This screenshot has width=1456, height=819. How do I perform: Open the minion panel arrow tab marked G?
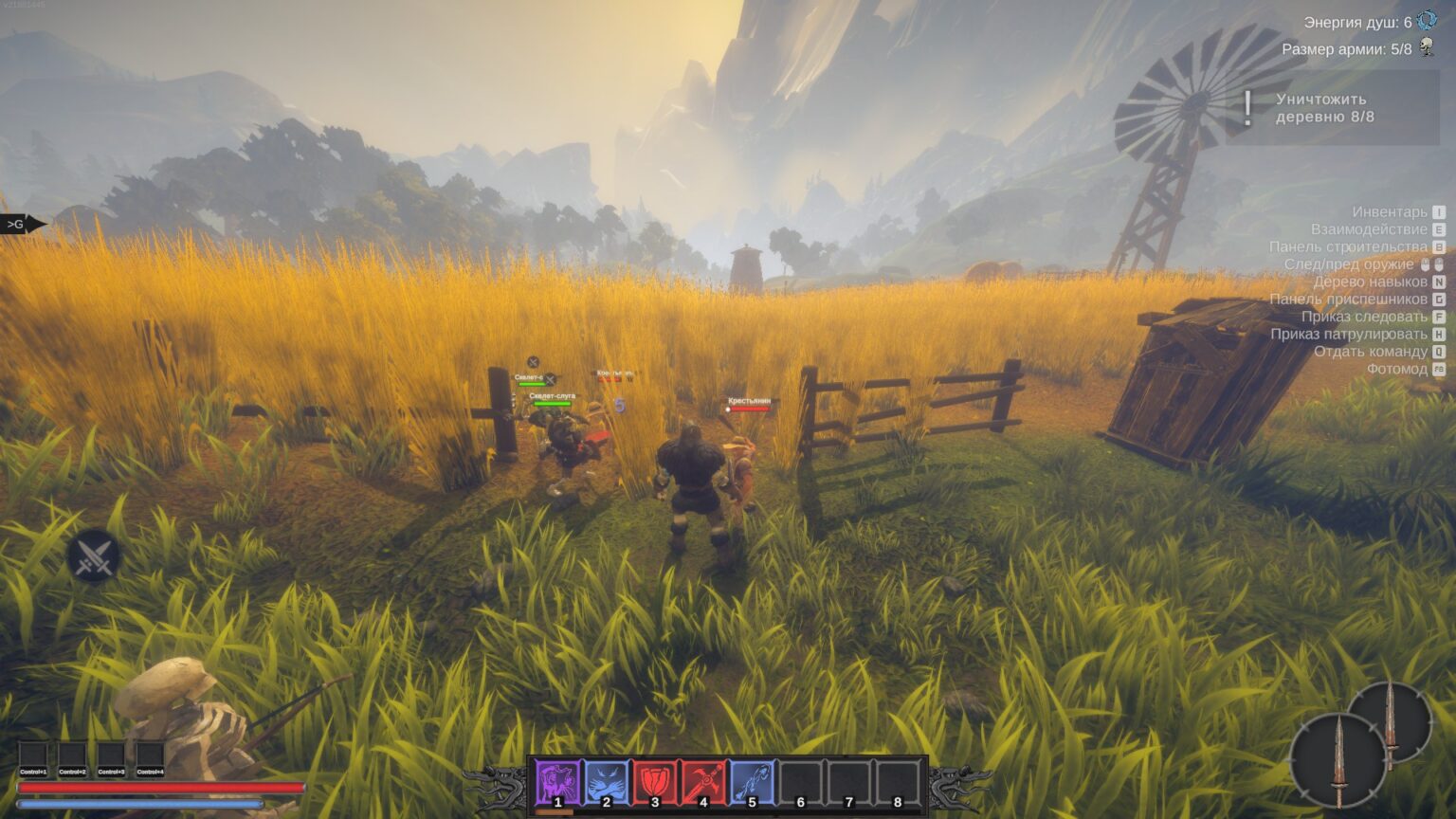click(23, 225)
